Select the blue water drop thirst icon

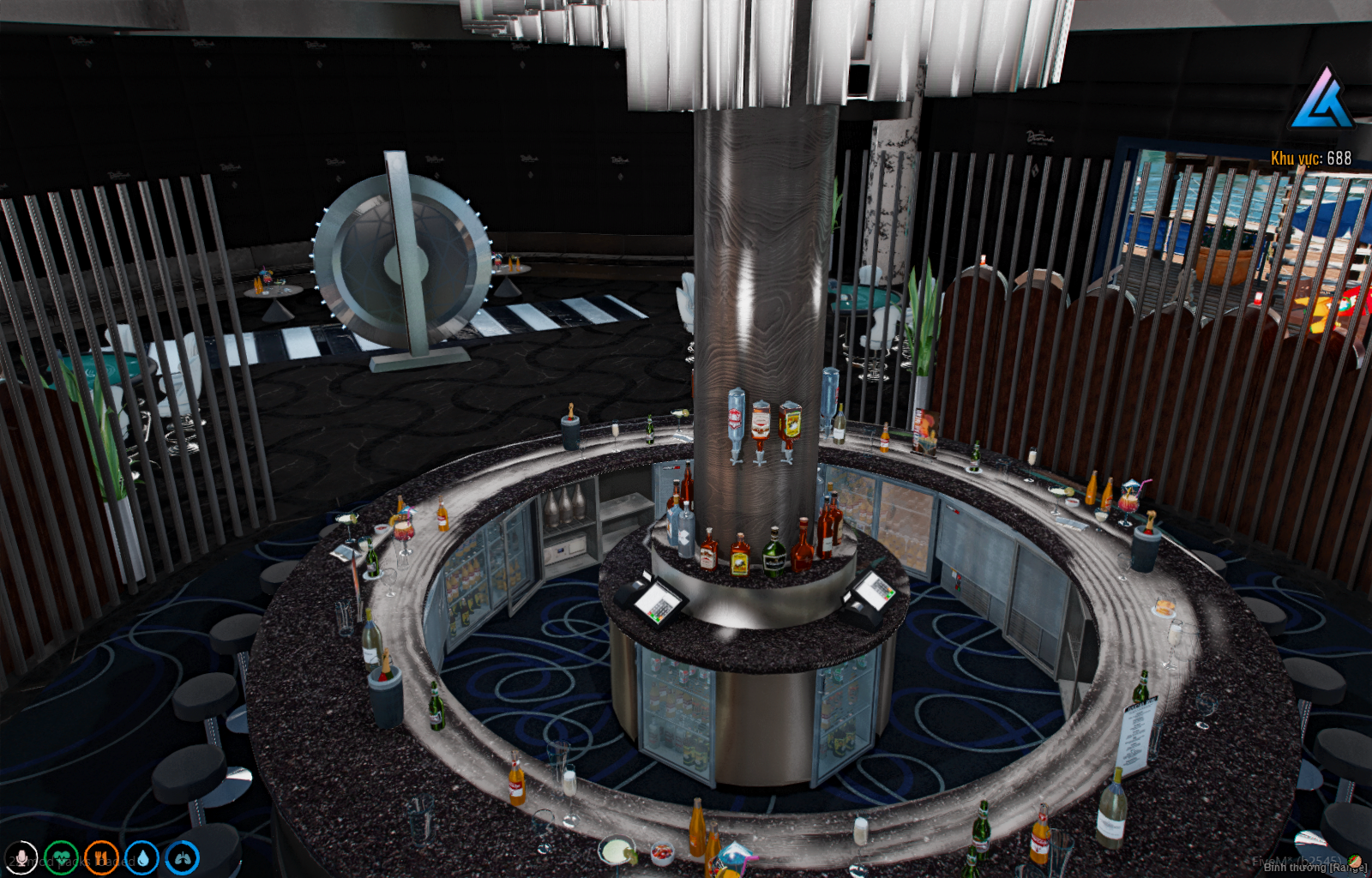[141, 858]
